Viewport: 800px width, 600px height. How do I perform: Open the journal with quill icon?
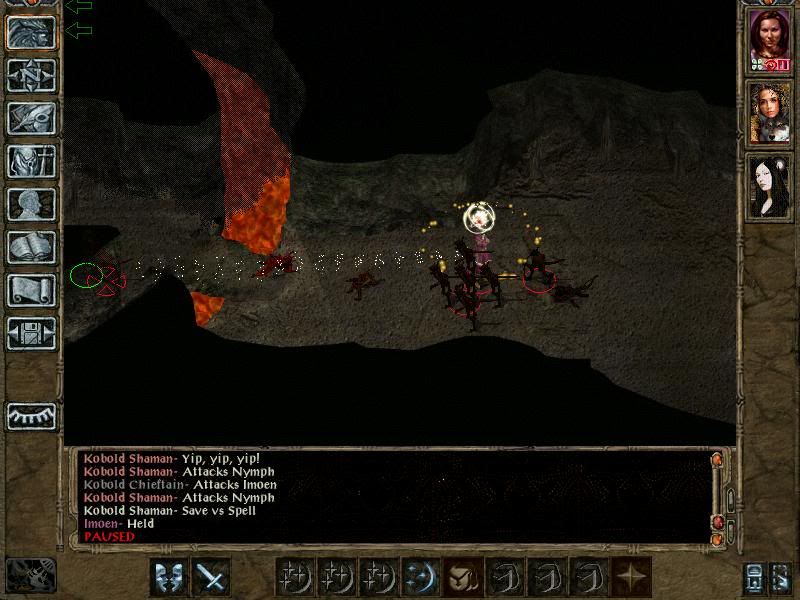tap(31, 118)
